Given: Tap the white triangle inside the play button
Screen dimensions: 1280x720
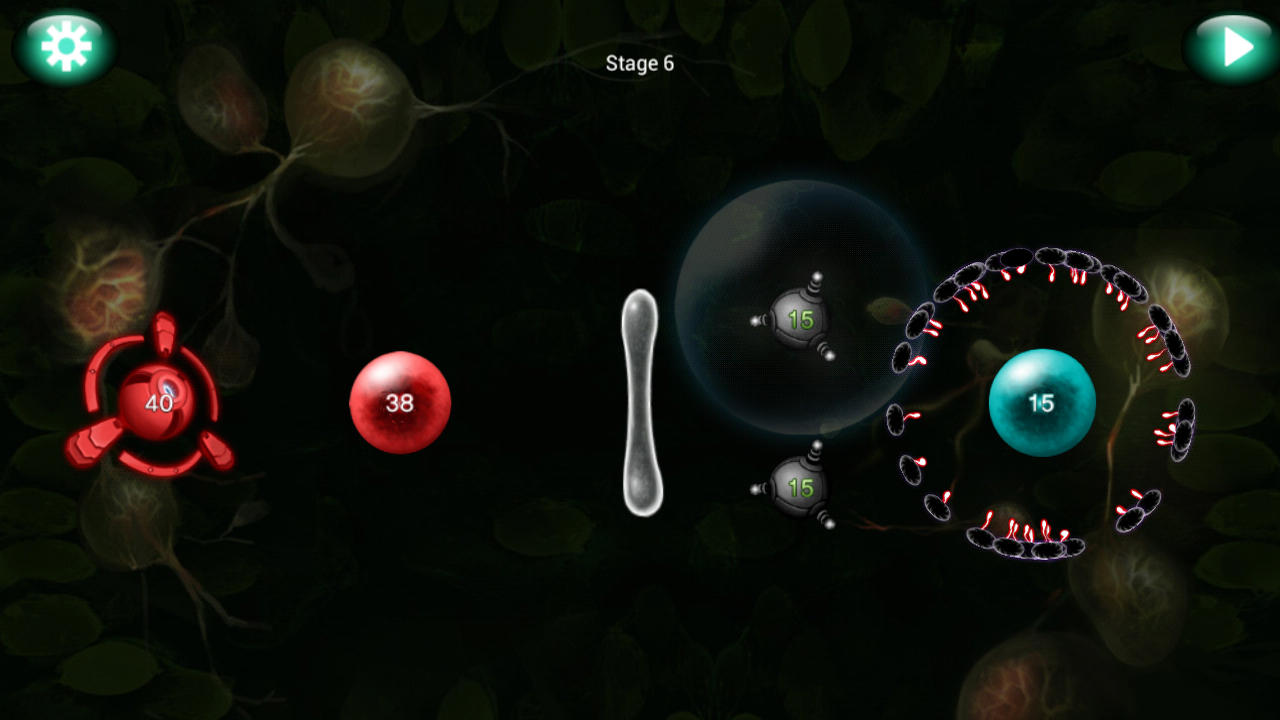Looking at the screenshot, I should point(1235,45).
